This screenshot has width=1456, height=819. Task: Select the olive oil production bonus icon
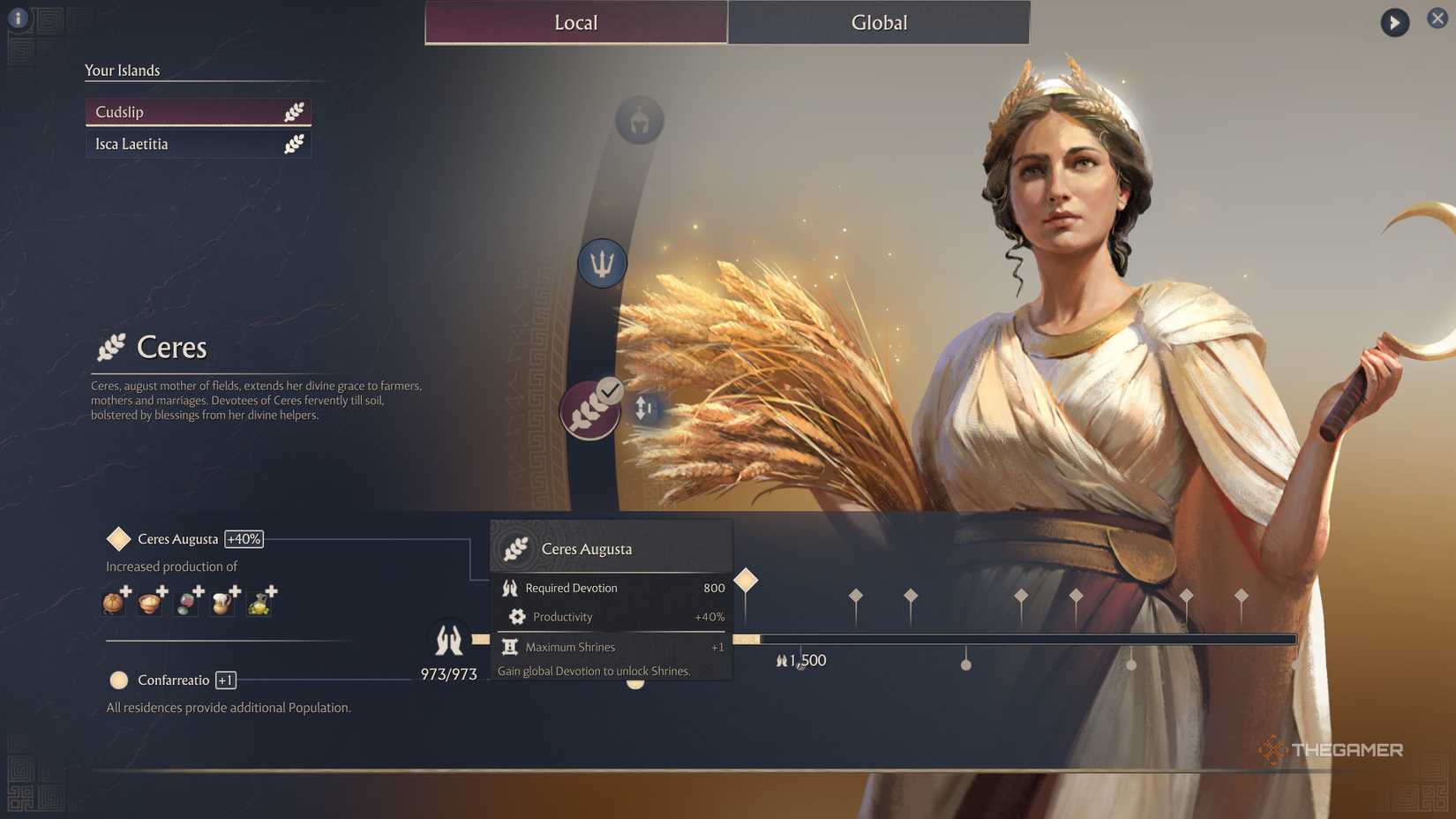click(x=259, y=603)
